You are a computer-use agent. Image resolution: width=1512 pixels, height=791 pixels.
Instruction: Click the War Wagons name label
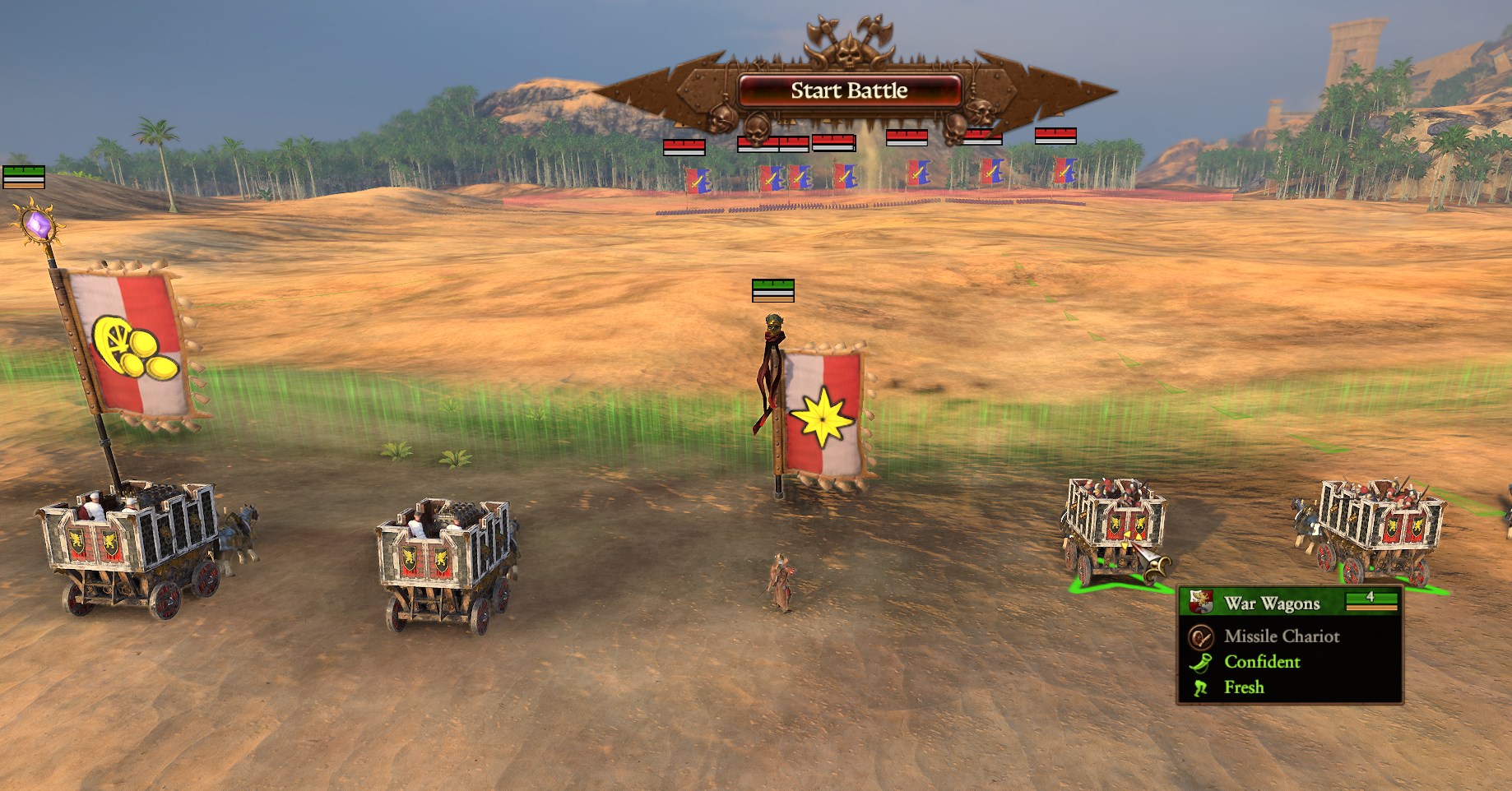1273,602
